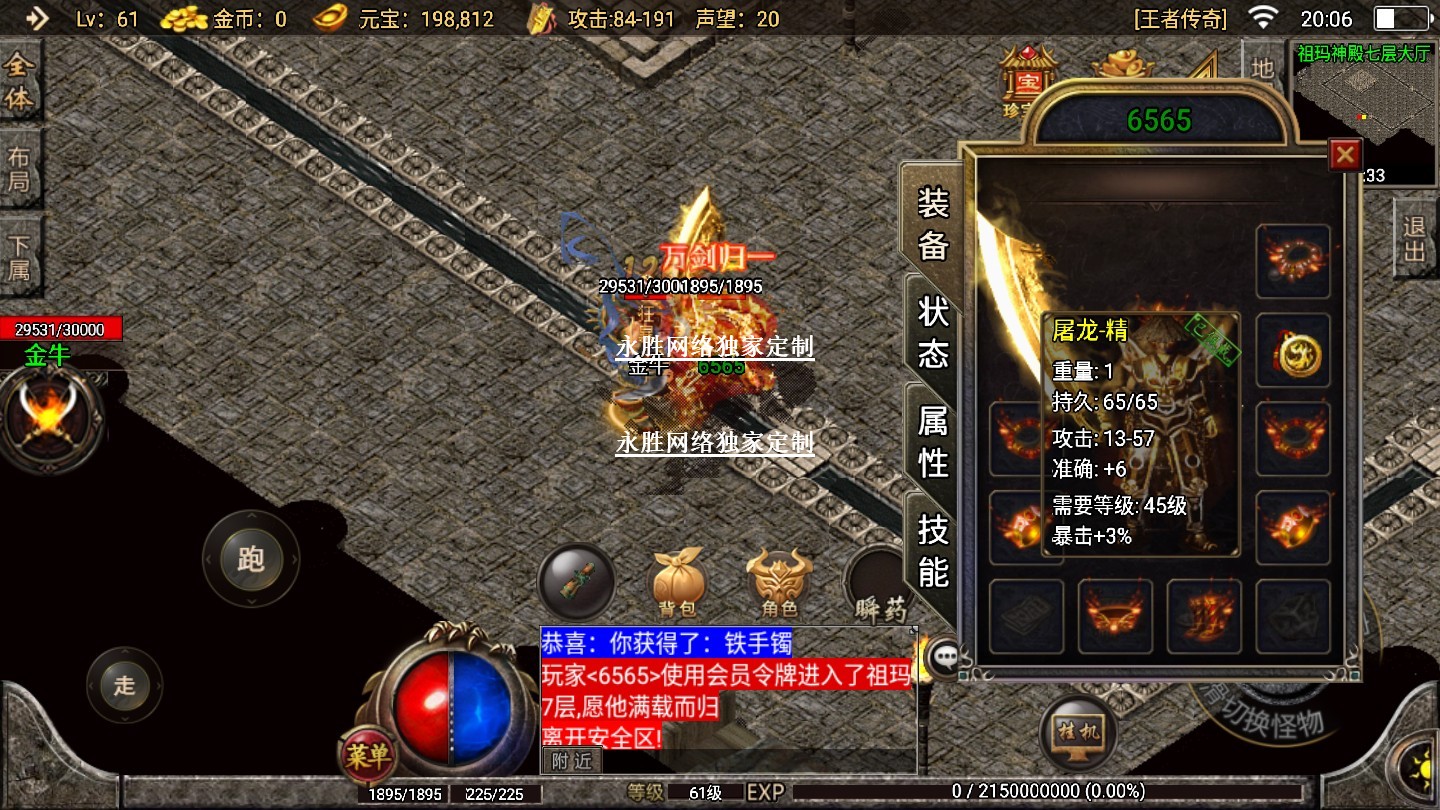Switch chat to the 附近 nearby channel
The height and width of the screenshot is (810, 1440).
click(x=572, y=760)
